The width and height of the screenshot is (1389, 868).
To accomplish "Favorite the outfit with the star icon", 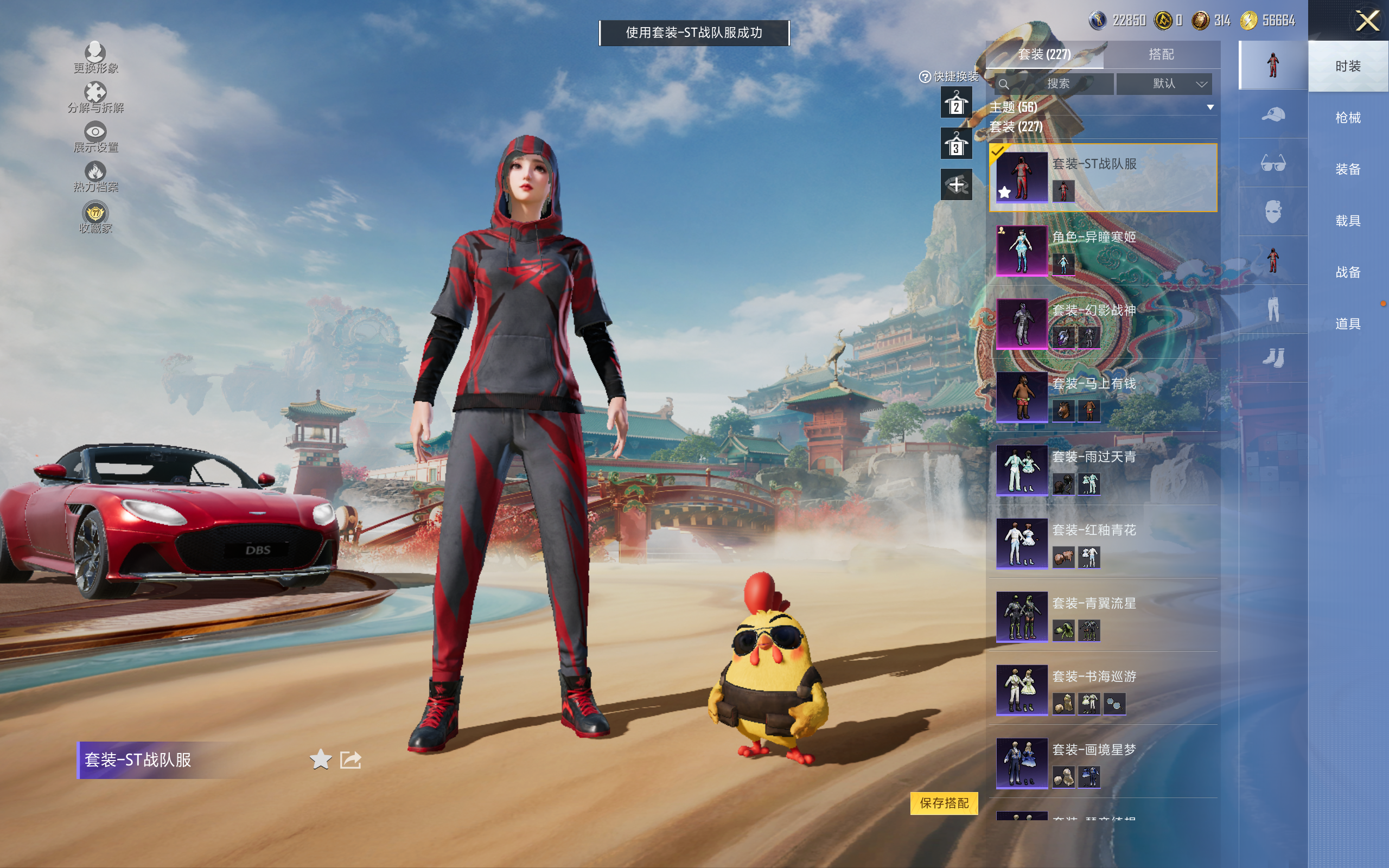I will click(320, 759).
